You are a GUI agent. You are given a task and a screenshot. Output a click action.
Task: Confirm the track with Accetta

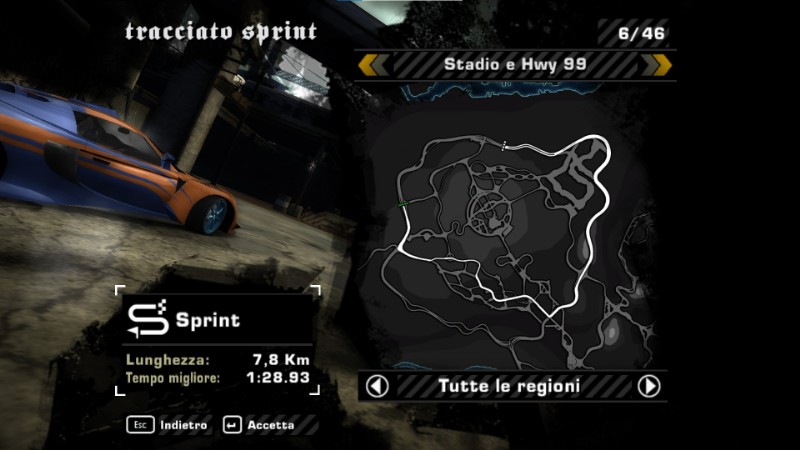259,425
